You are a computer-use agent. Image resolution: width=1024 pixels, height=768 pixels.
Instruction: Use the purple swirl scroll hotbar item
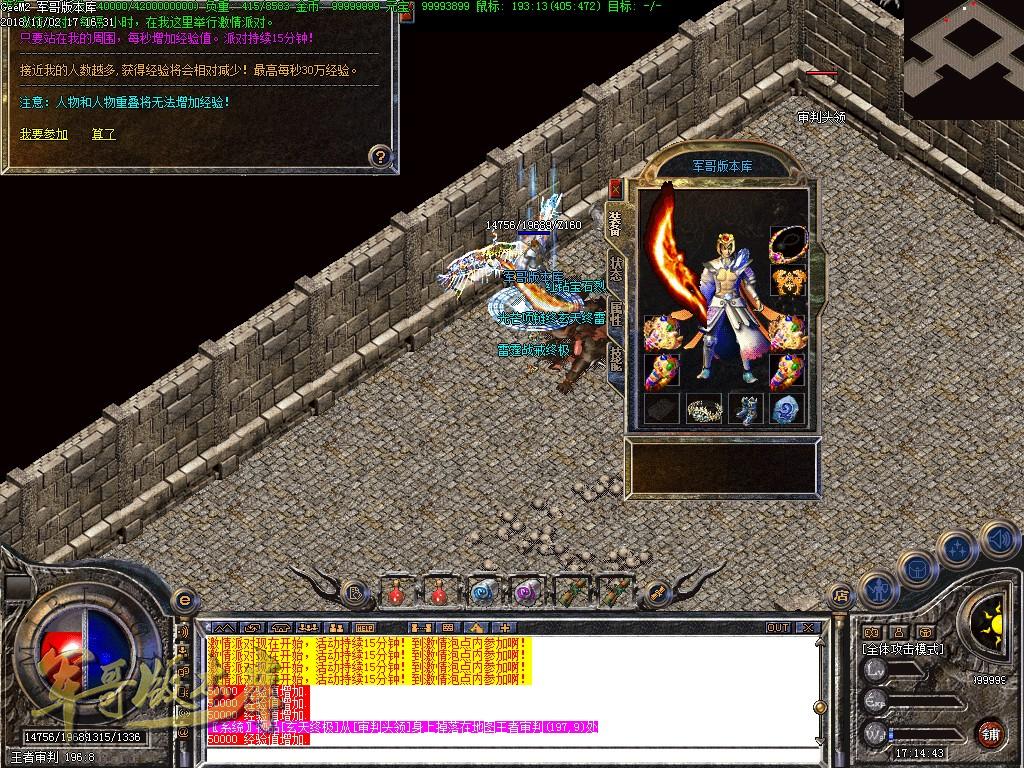click(526, 593)
